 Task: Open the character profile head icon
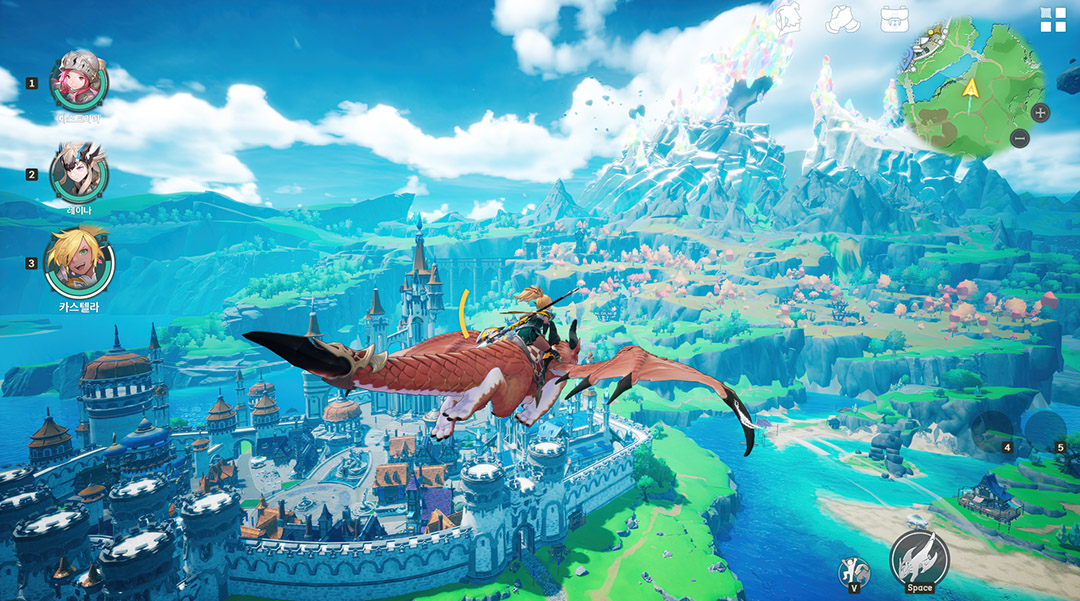point(788,20)
